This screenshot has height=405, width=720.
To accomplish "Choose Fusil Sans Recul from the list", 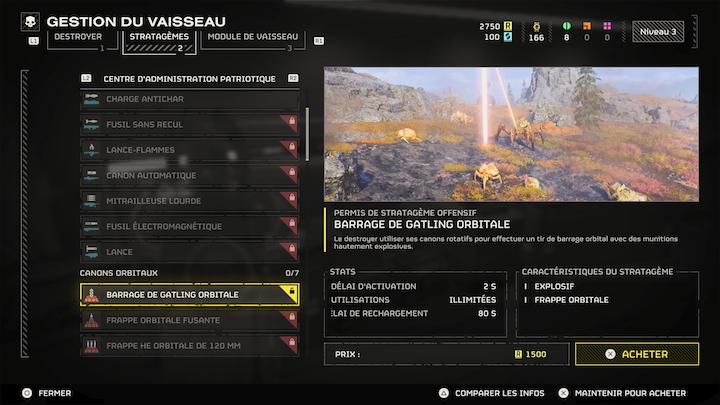I will (x=188, y=125).
